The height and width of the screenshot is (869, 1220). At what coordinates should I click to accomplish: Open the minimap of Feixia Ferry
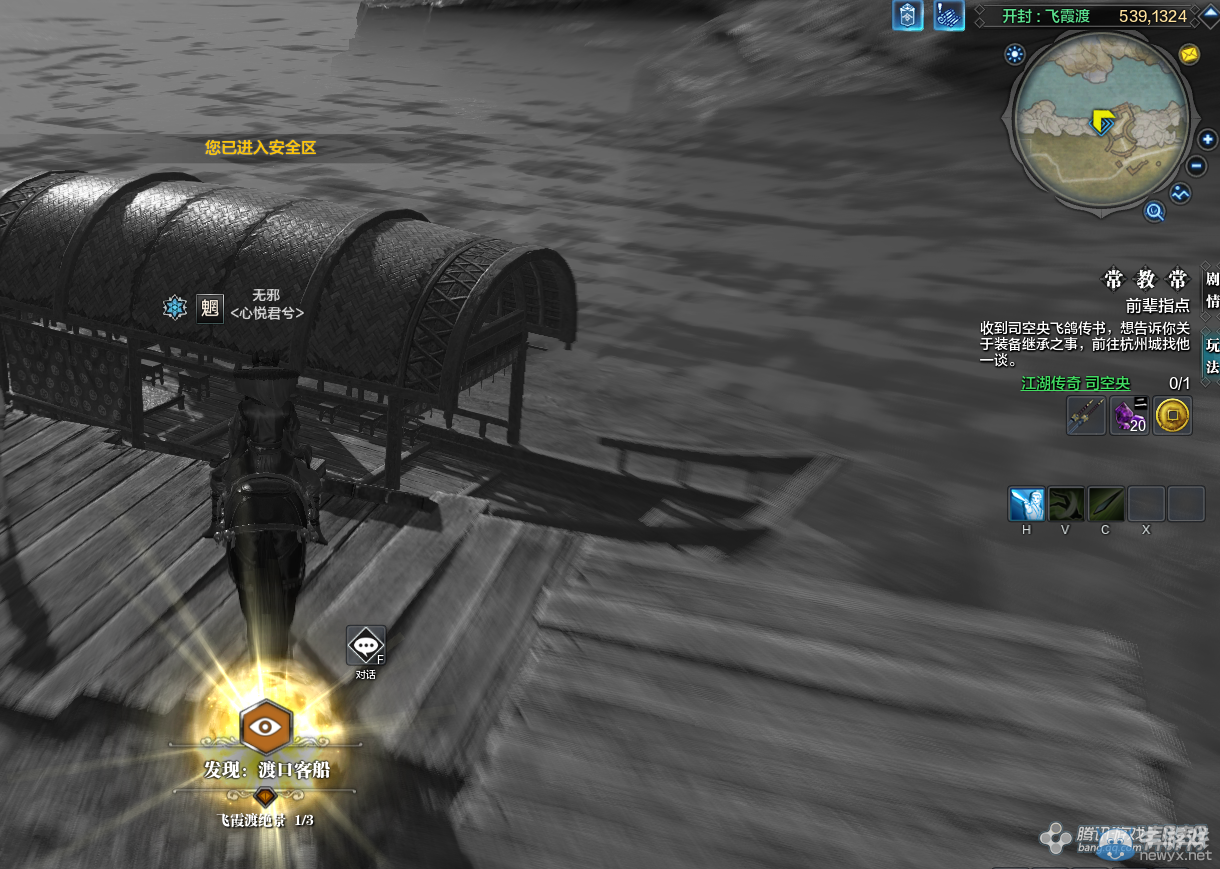coord(1103,124)
